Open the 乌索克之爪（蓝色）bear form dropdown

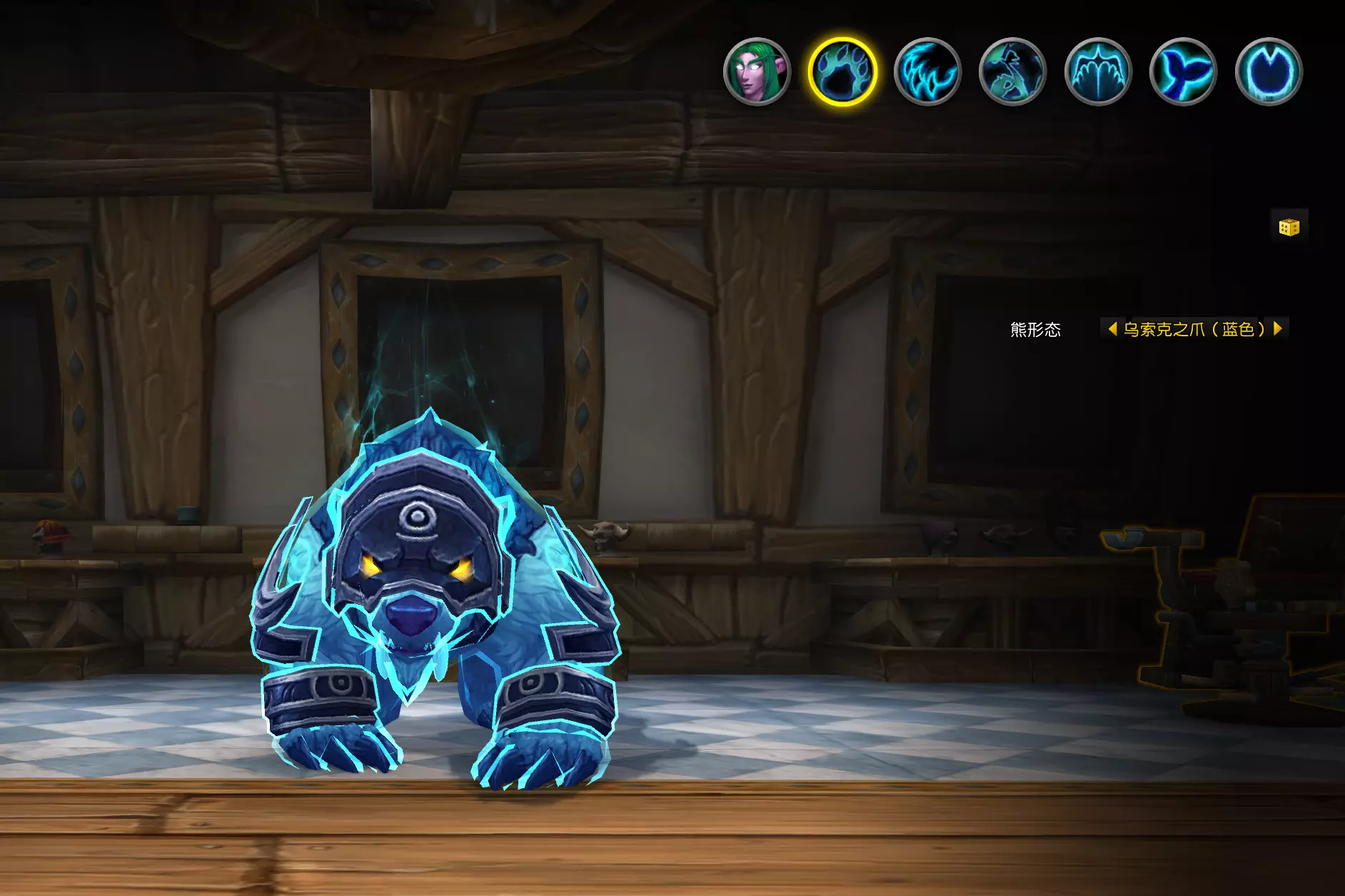coord(1194,329)
